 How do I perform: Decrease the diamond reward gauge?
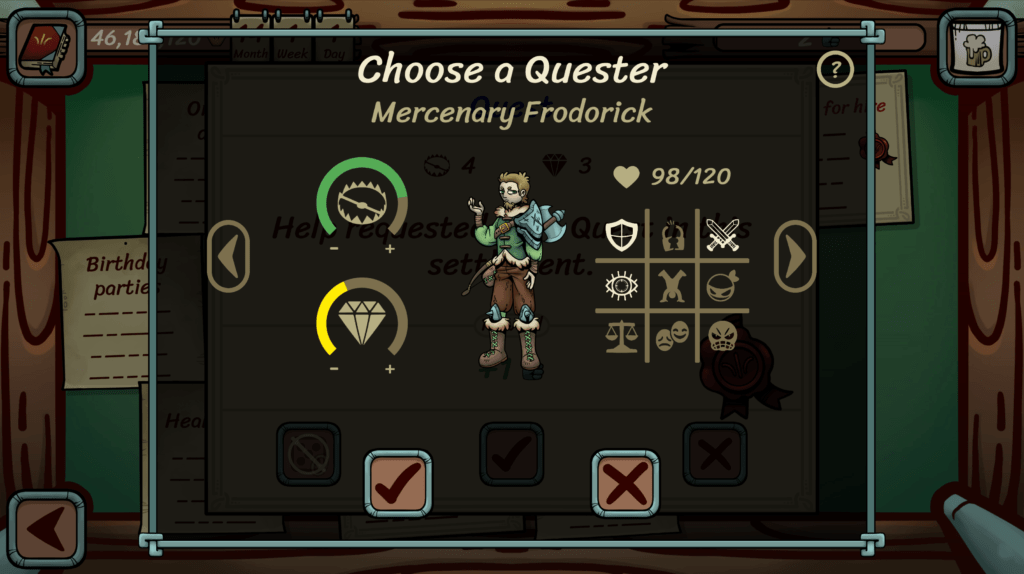334,368
